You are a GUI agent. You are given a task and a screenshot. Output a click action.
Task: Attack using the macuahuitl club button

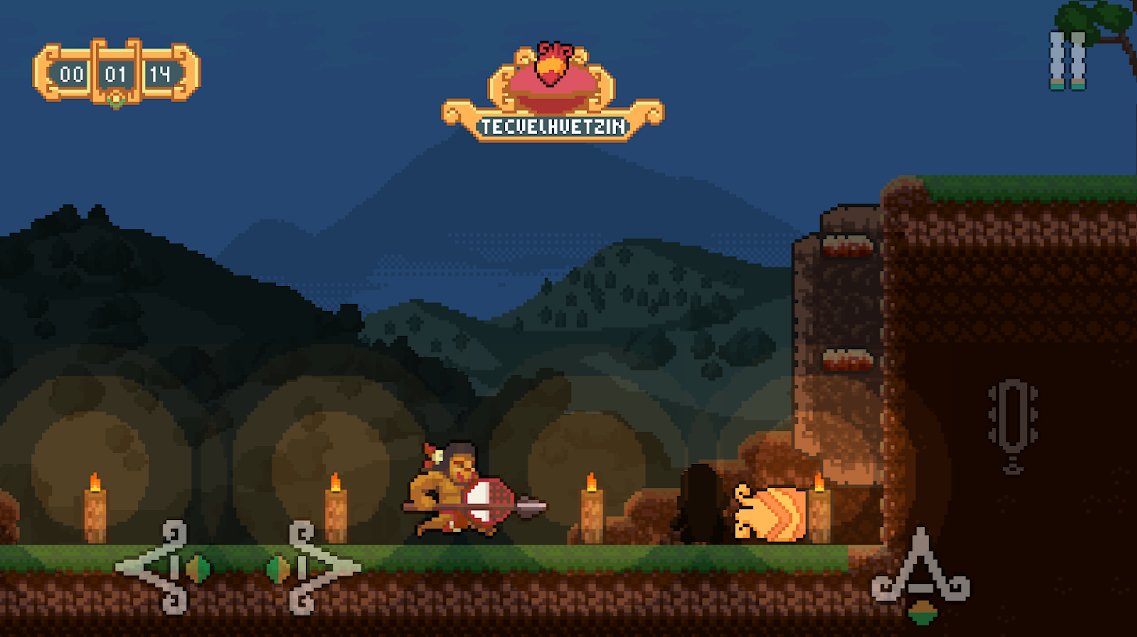click(1012, 424)
